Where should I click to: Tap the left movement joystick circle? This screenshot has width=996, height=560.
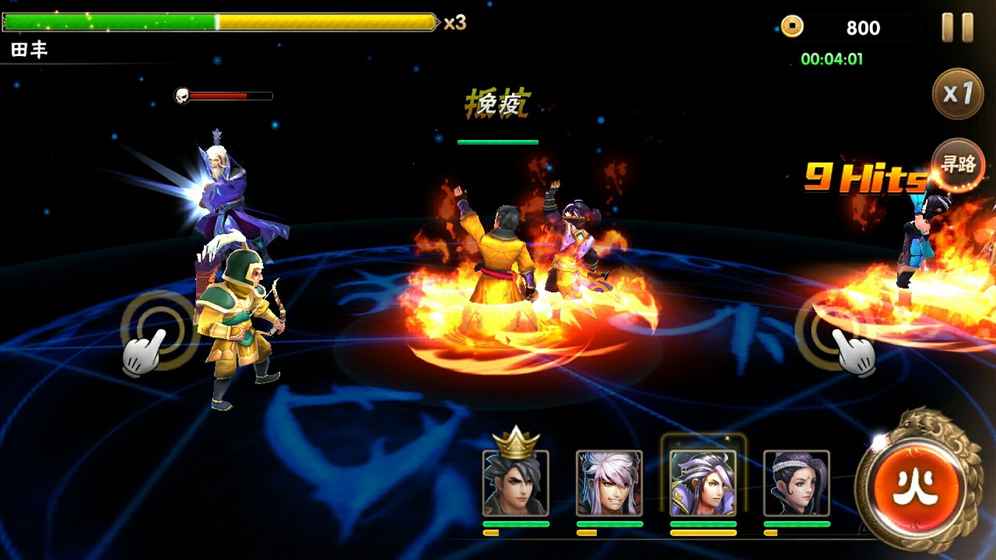(x=157, y=330)
